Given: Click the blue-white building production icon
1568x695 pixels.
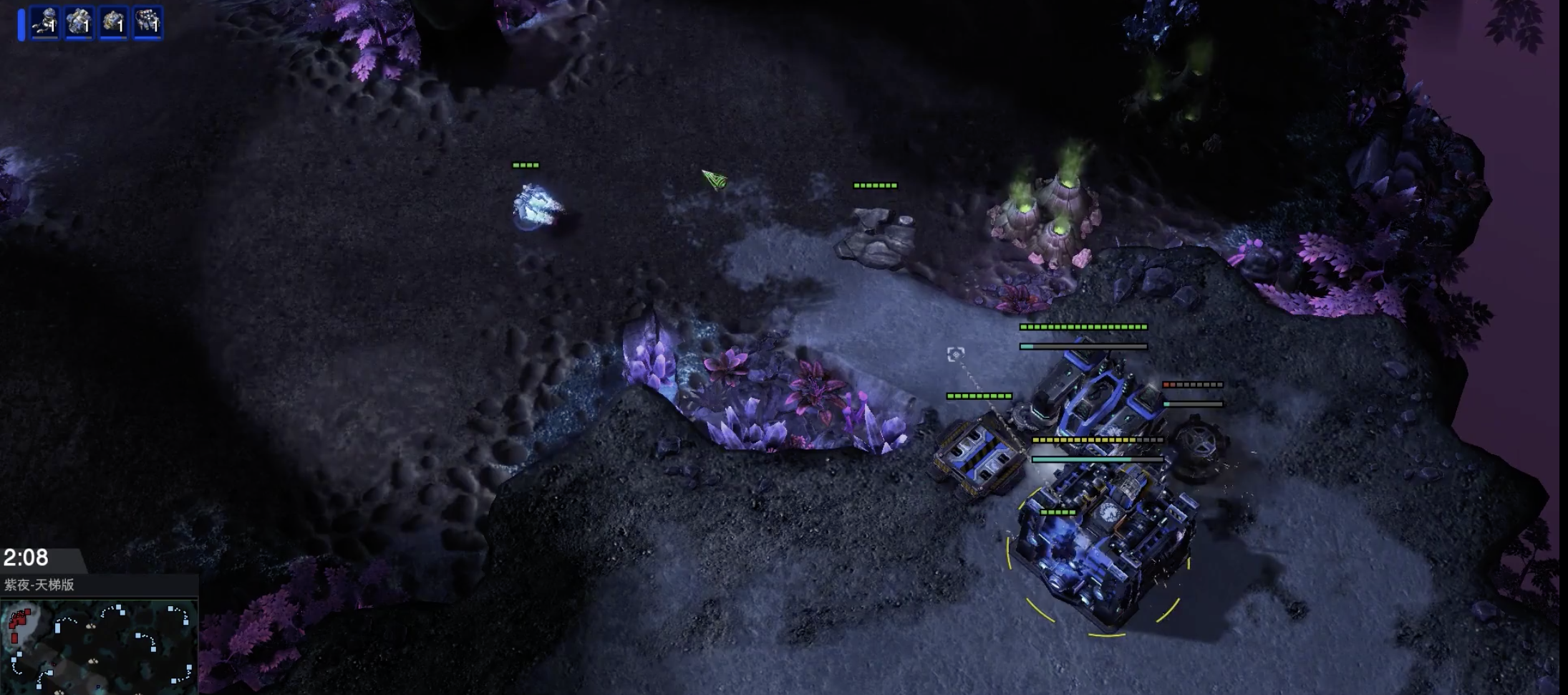Looking at the screenshot, I should coord(79,23).
